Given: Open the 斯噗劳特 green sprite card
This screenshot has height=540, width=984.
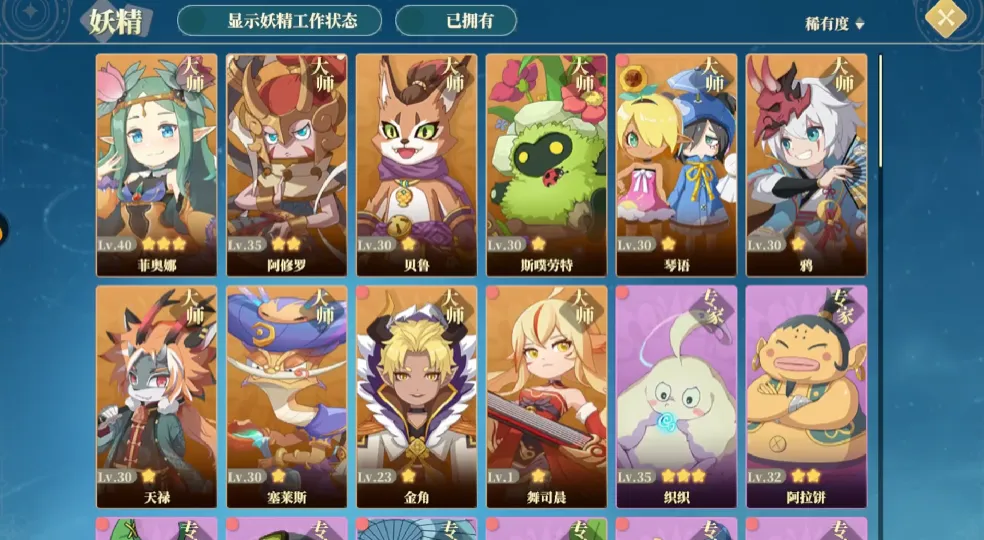Looking at the screenshot, I should 546,165.
